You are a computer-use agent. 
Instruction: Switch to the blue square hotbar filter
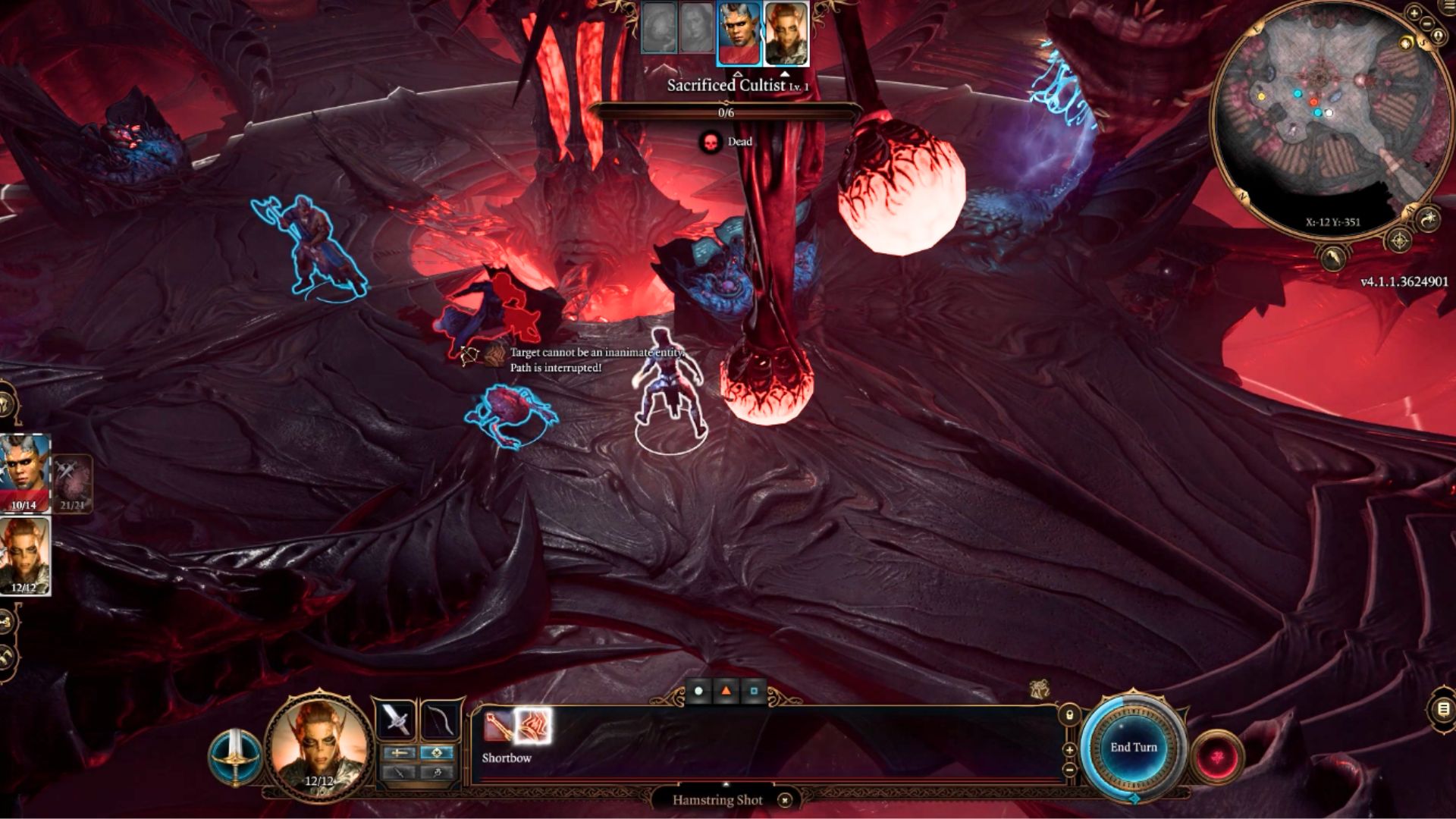click(x=753, y=691)
